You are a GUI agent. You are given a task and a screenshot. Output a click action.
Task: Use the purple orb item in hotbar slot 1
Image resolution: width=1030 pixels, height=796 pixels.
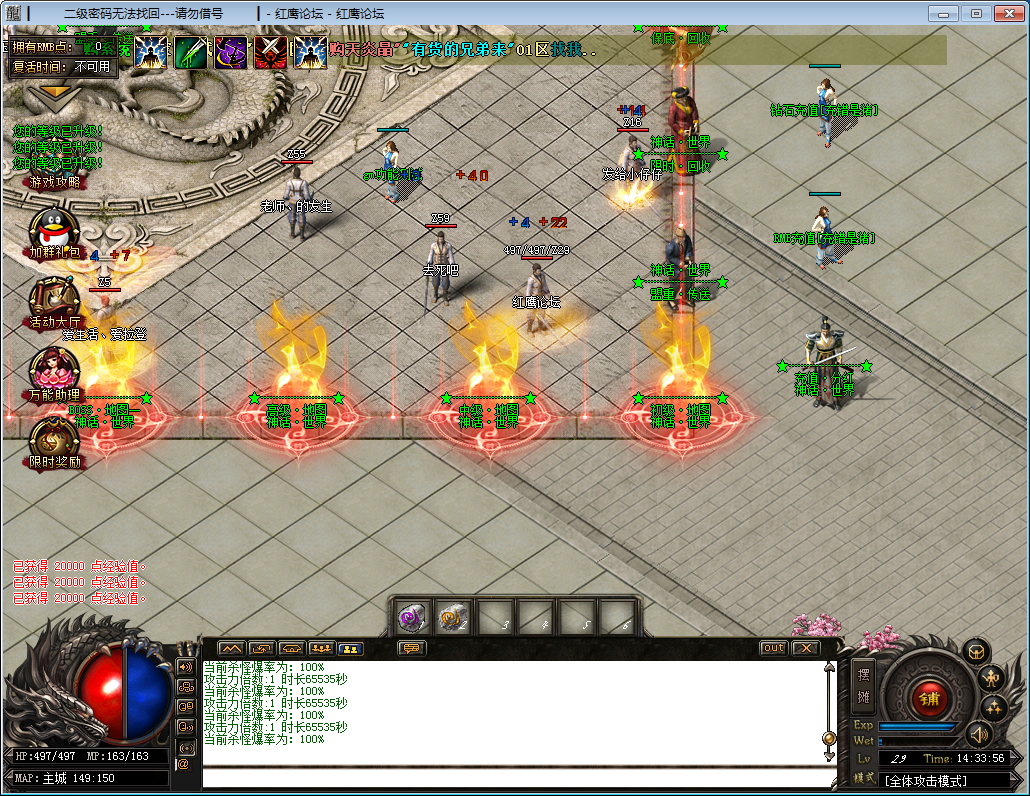412,617
